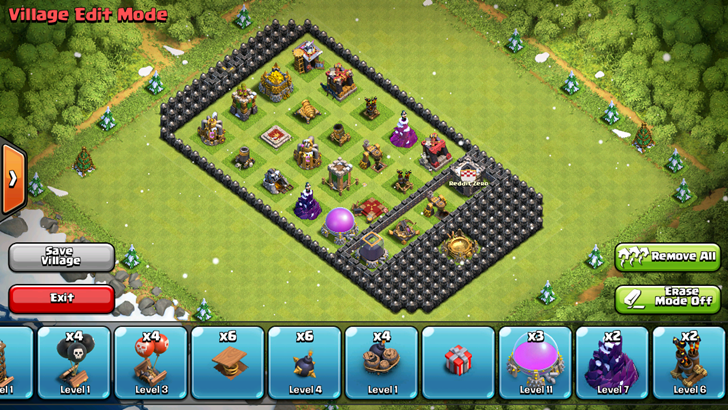Toggle Erase Mode on
Image resolution: width=728 pixels, height=410 pixels.
click(x=667, y=297)
